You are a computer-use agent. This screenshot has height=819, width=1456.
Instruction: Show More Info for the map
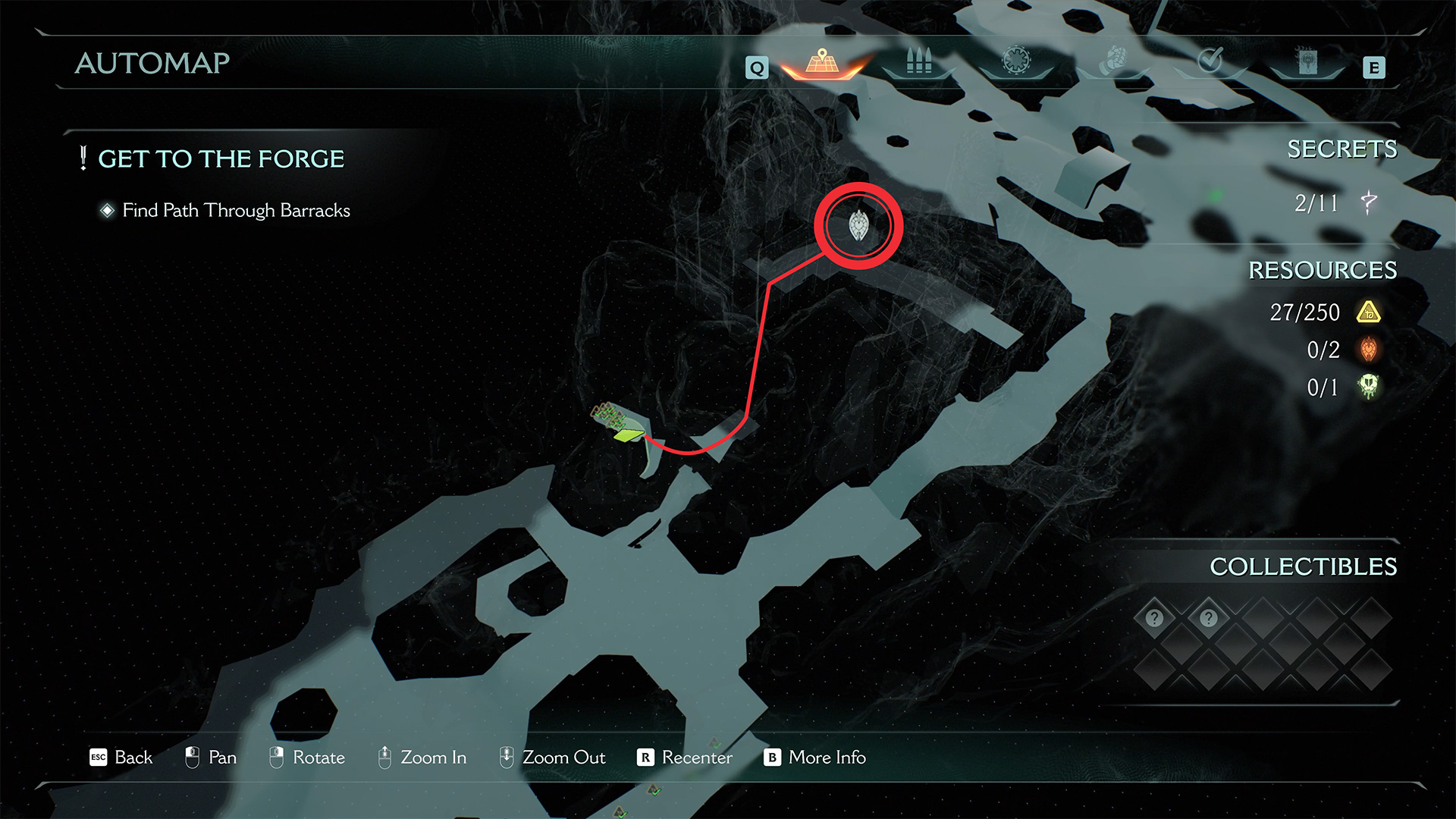[815, 758]
